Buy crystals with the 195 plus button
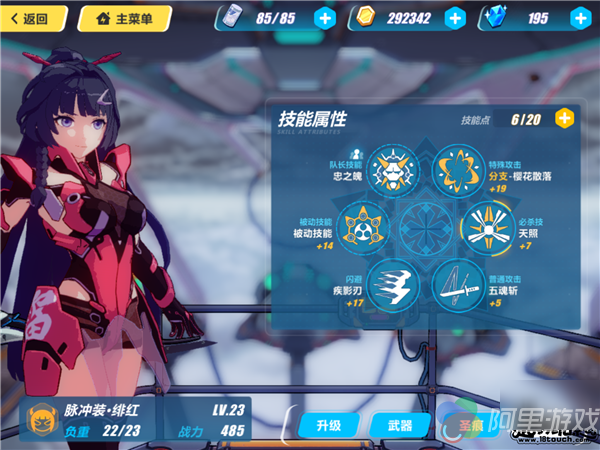600x450 pixels. 578,18
